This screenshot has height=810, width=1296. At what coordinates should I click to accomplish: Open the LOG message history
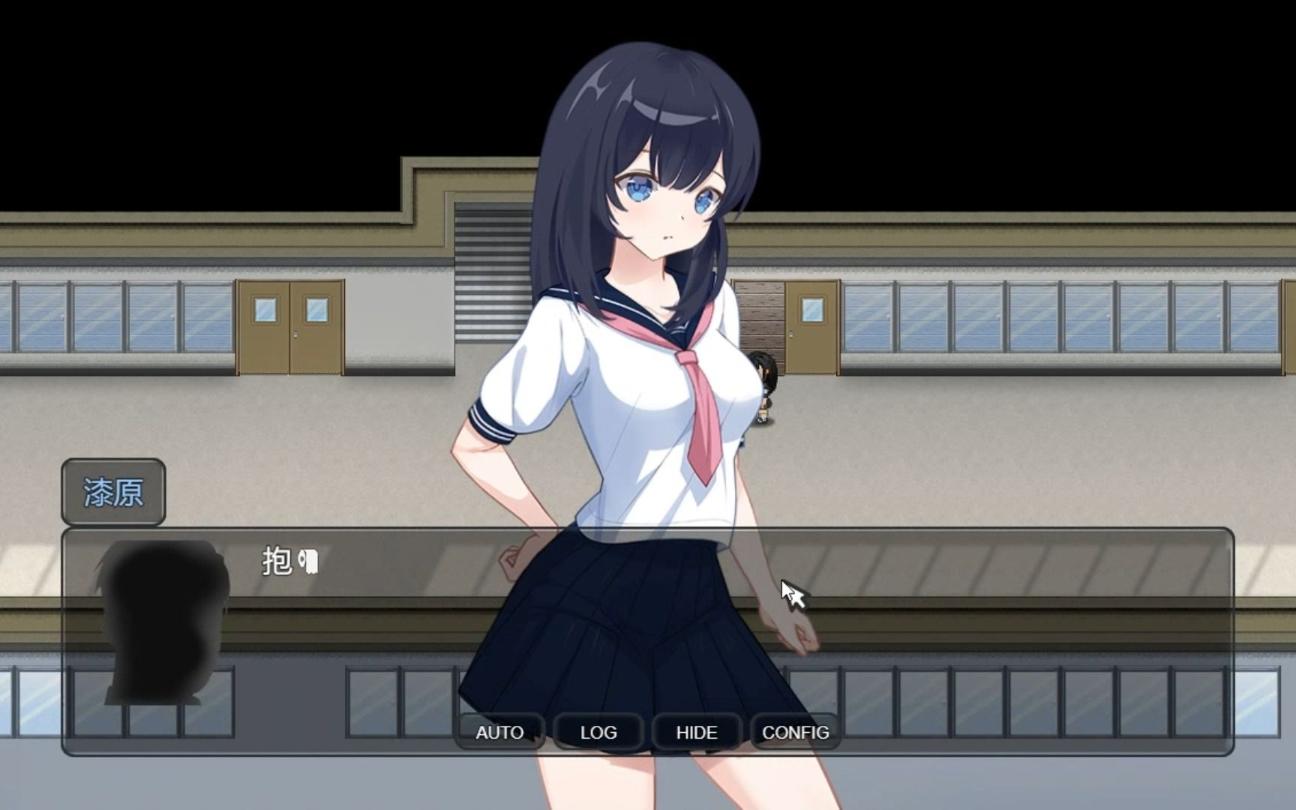click(x=597, y=732)
